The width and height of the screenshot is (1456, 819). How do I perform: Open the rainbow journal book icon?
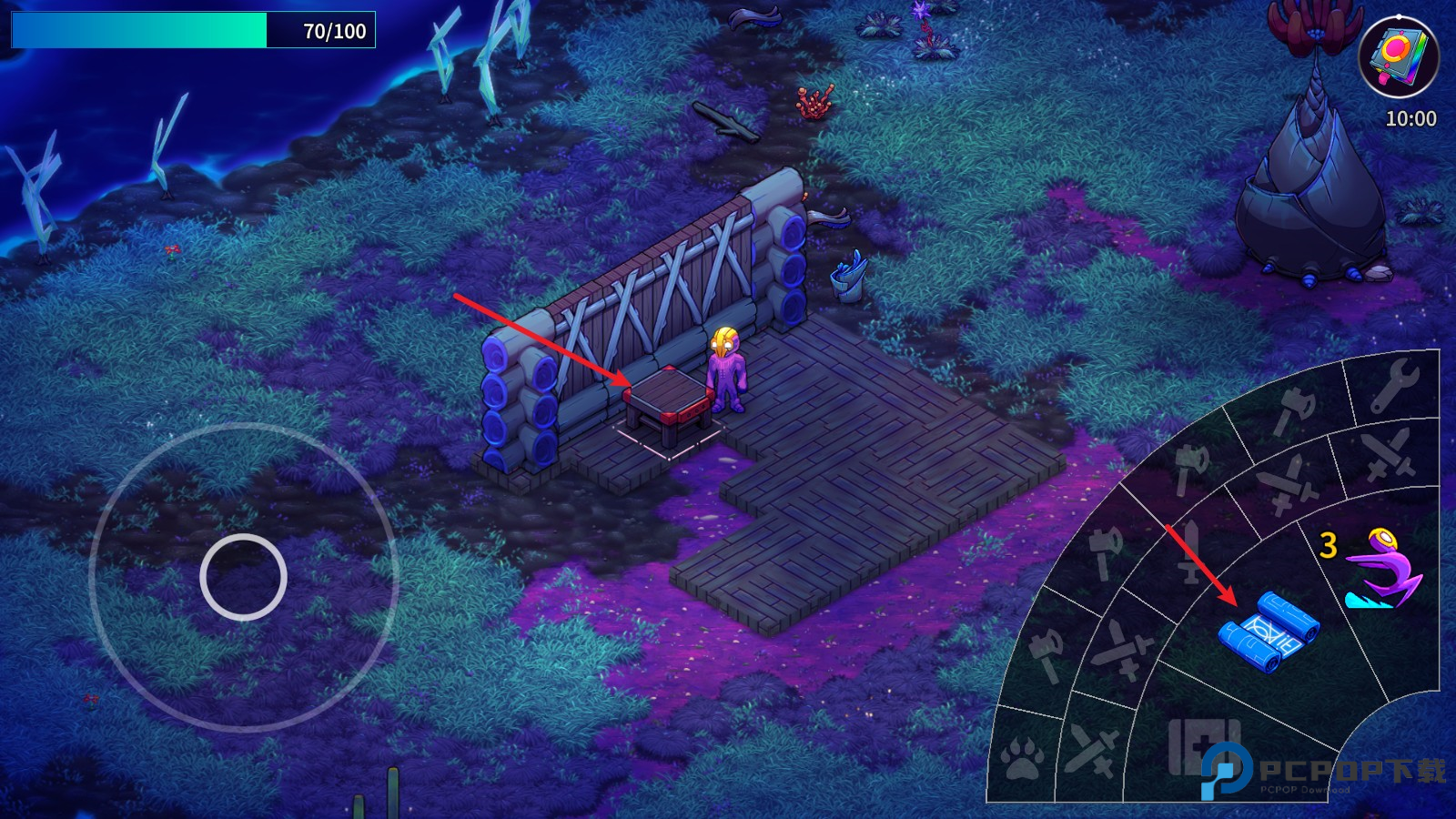pos(1398,56)
